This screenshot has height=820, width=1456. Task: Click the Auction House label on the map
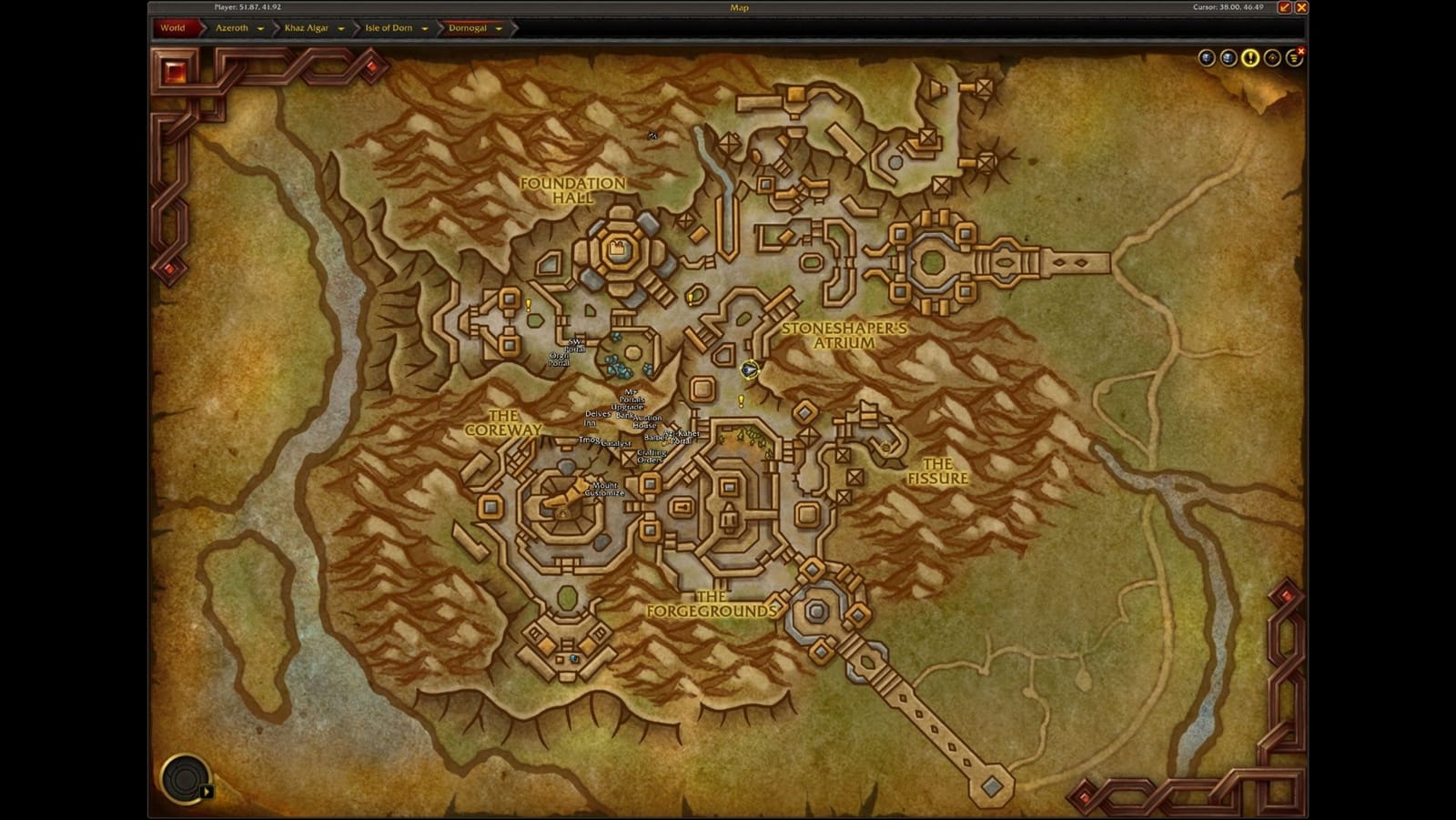(646, 421)
